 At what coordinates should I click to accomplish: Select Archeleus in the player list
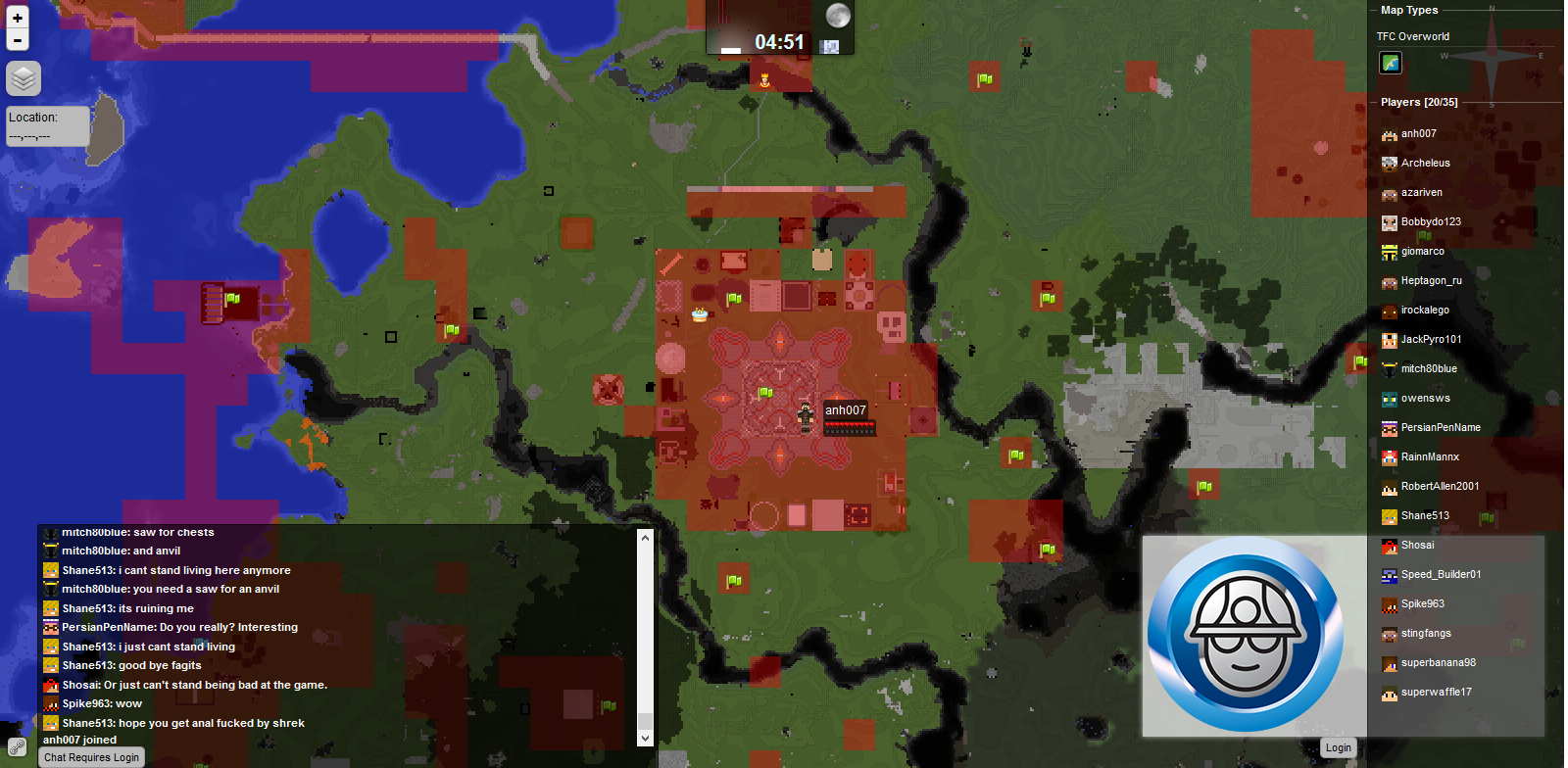[1425, 164]
